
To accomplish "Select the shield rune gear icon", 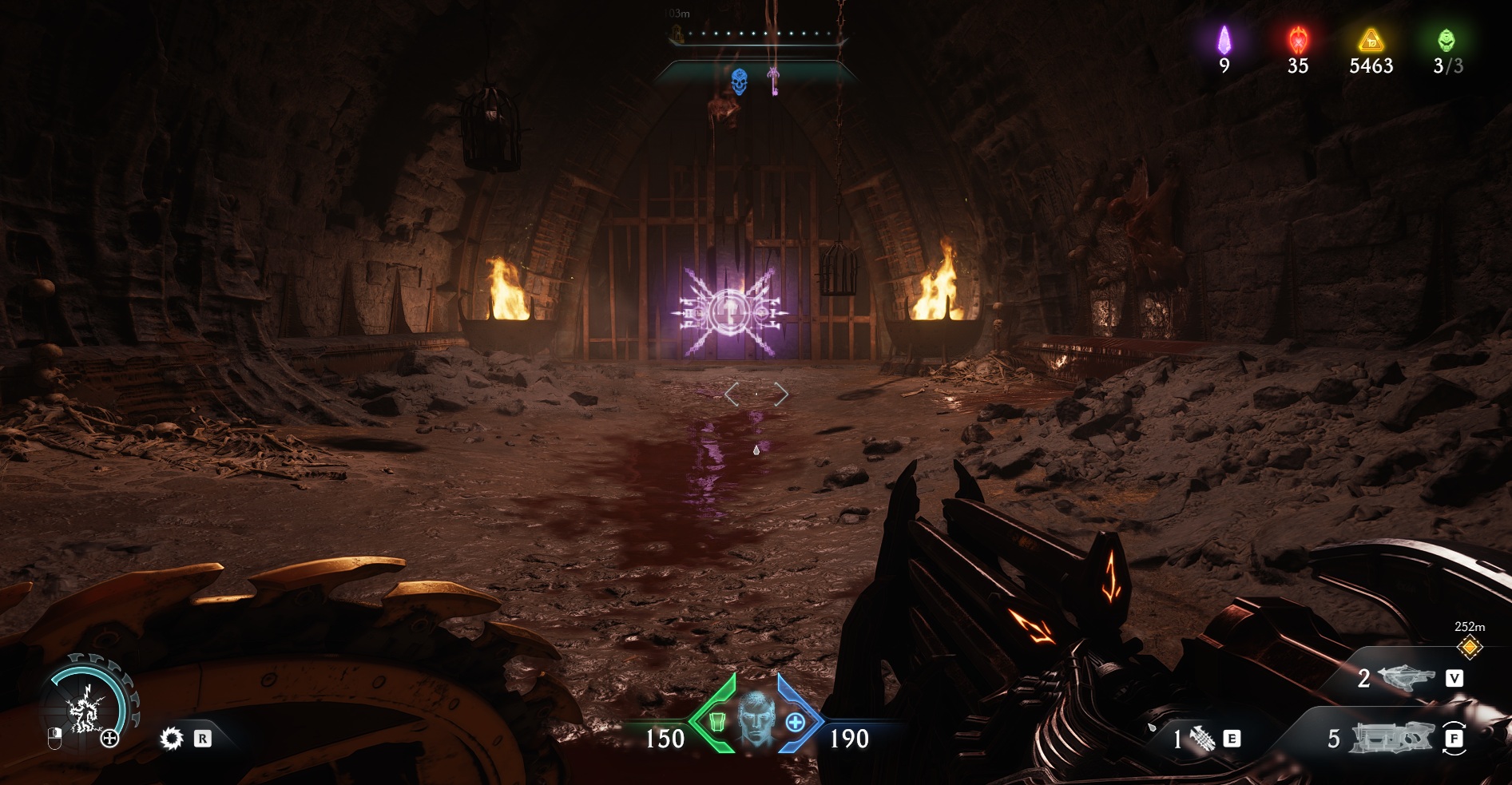I will [x=172, y=739].
